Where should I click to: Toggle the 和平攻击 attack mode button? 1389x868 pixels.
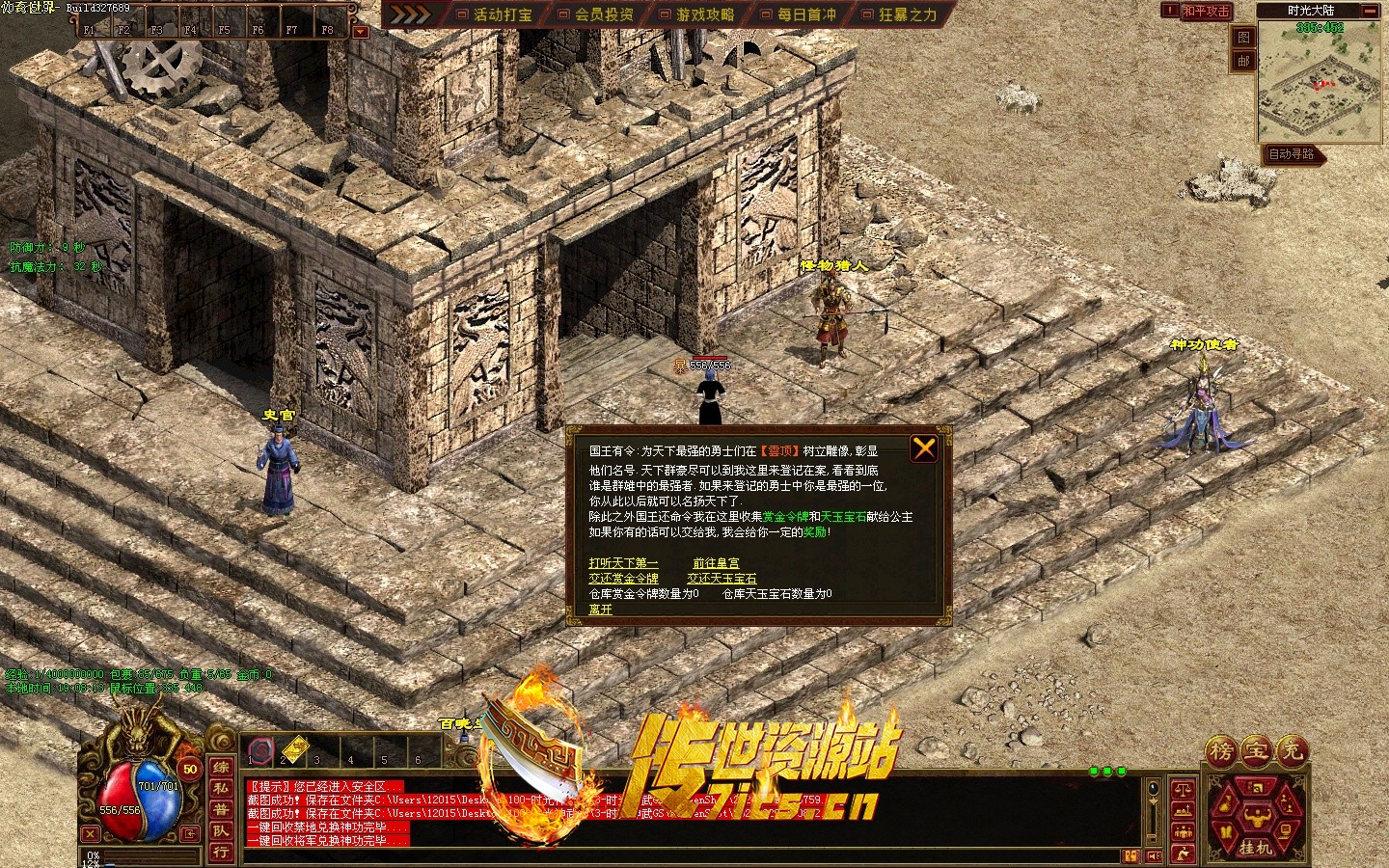tap(1206, 11)
